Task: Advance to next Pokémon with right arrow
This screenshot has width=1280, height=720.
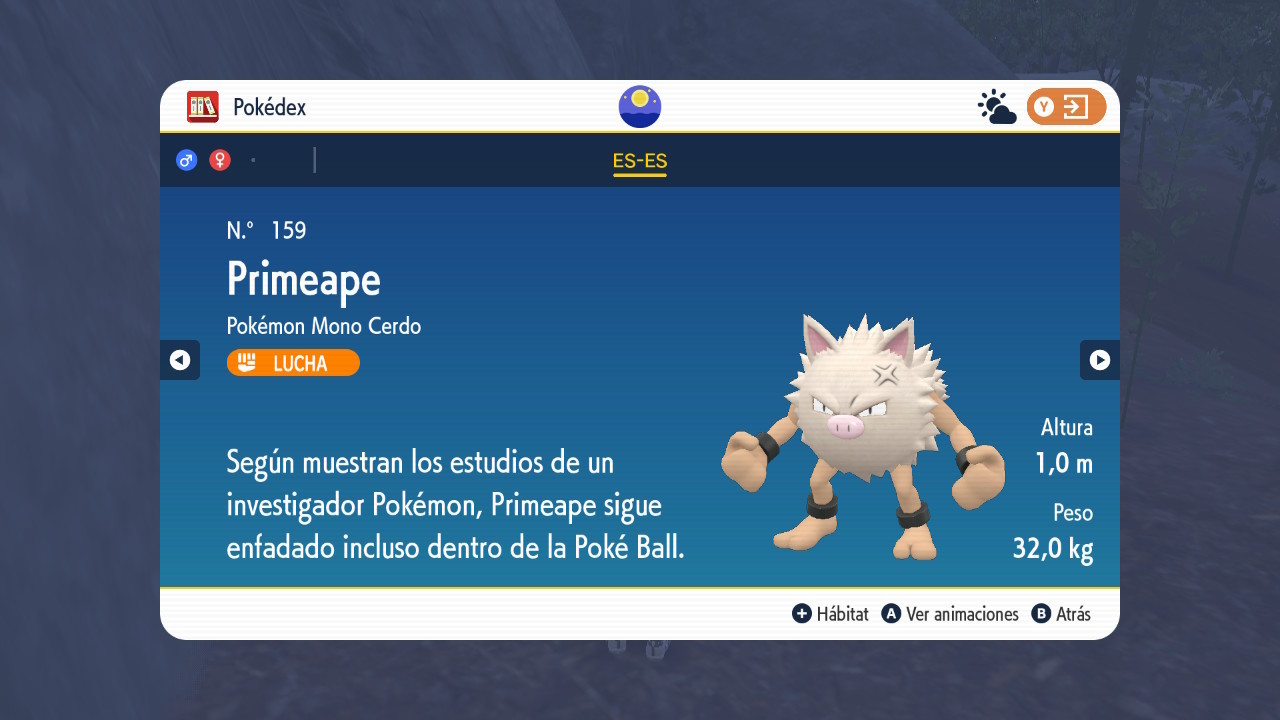Action: tap(1100, 360)
